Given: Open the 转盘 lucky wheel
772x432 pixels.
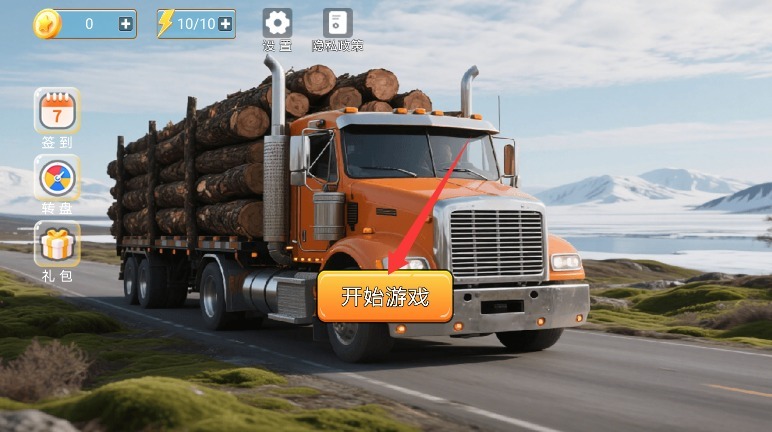Looking at the screenshot, I should [57, 179].
